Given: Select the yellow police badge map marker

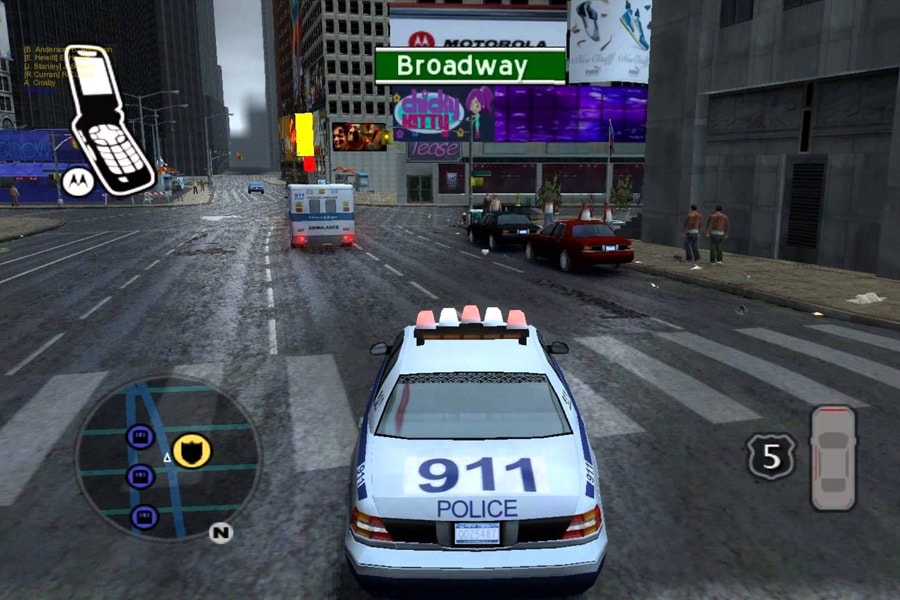Looking at the screenshot, I should point(191,450).
